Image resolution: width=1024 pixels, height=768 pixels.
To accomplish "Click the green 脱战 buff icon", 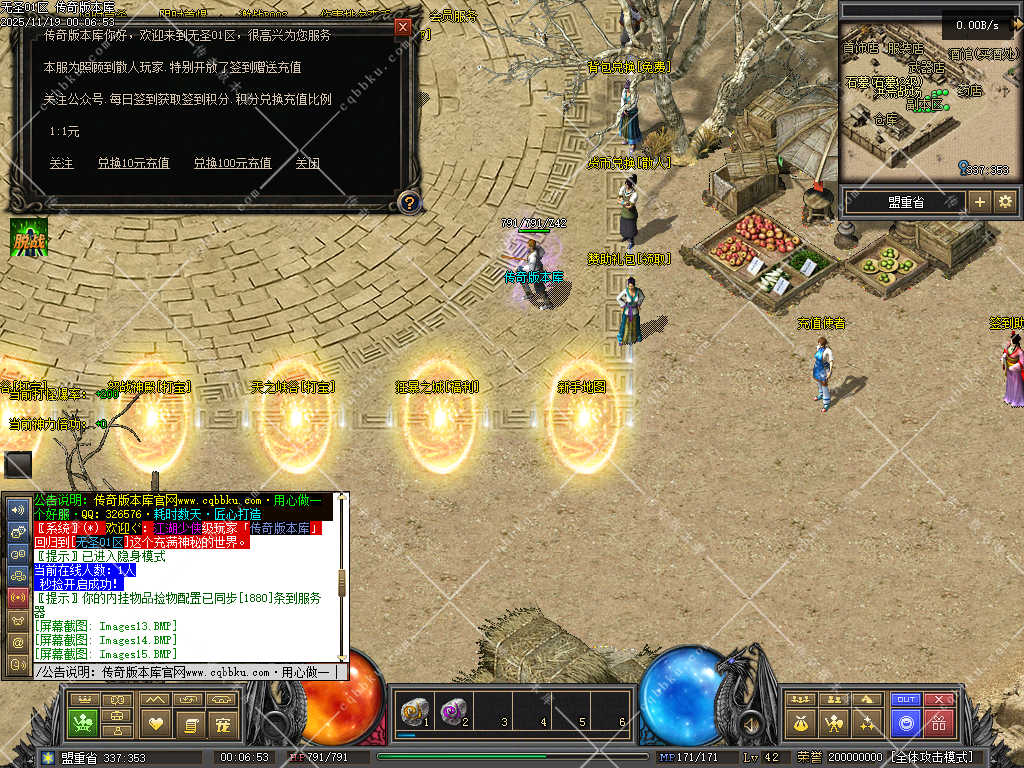I will click(x=29, y=237).
